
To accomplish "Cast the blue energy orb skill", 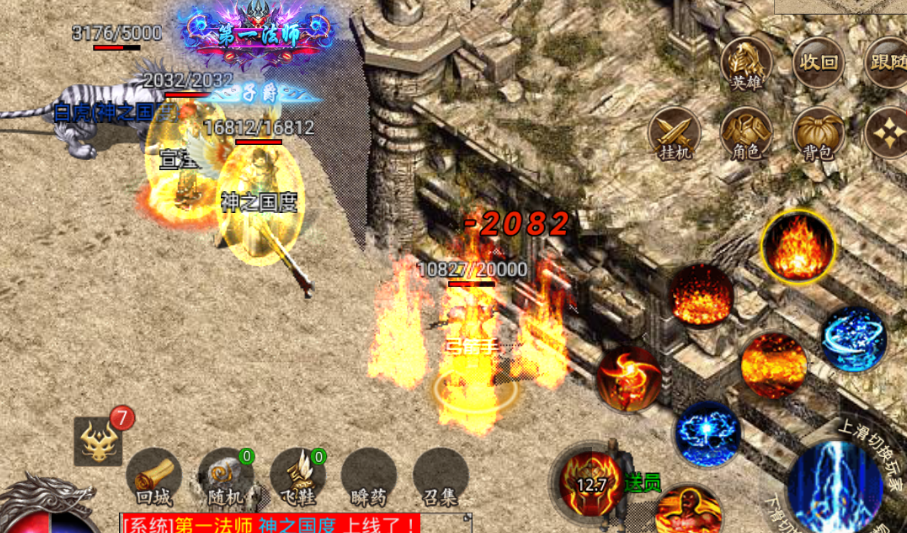I will pyautogui.click(x=707, y=433).
